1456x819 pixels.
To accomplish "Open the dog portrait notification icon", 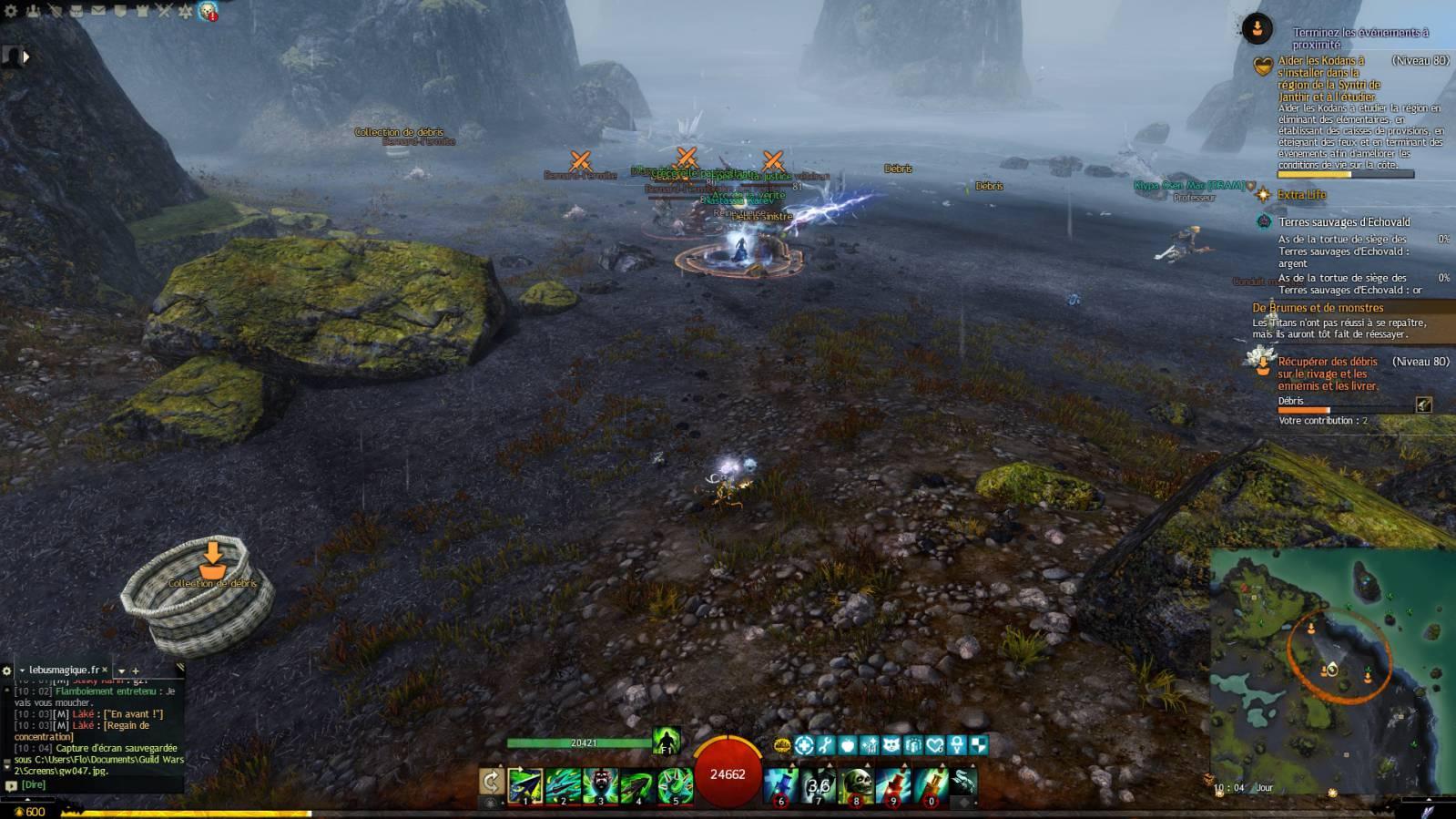I will click(209, 11).
